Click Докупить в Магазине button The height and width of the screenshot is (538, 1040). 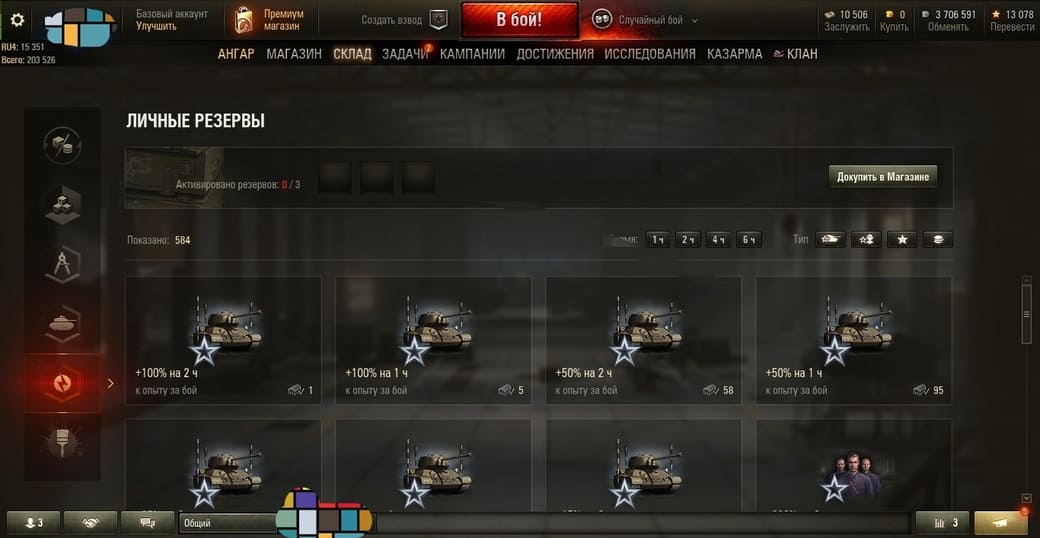click(883, 177)
